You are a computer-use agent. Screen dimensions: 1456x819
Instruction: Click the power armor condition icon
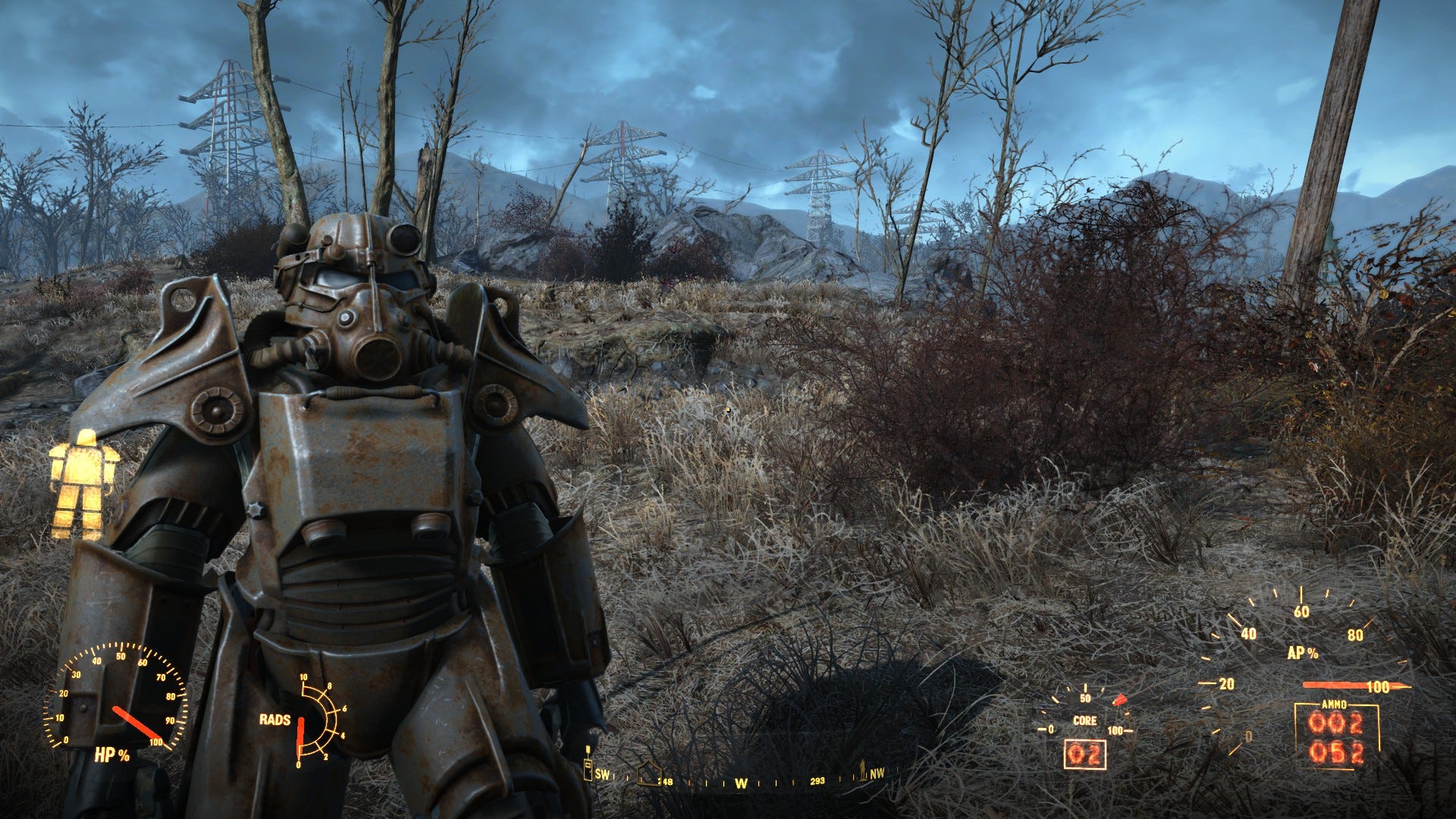pyautogui.click(x=83, y=484)
